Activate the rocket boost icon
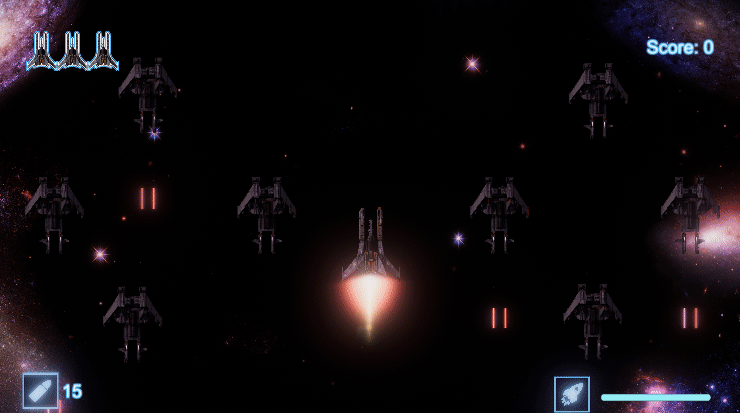The height and width of the screenshot is (413, 740). pos(572,393)
